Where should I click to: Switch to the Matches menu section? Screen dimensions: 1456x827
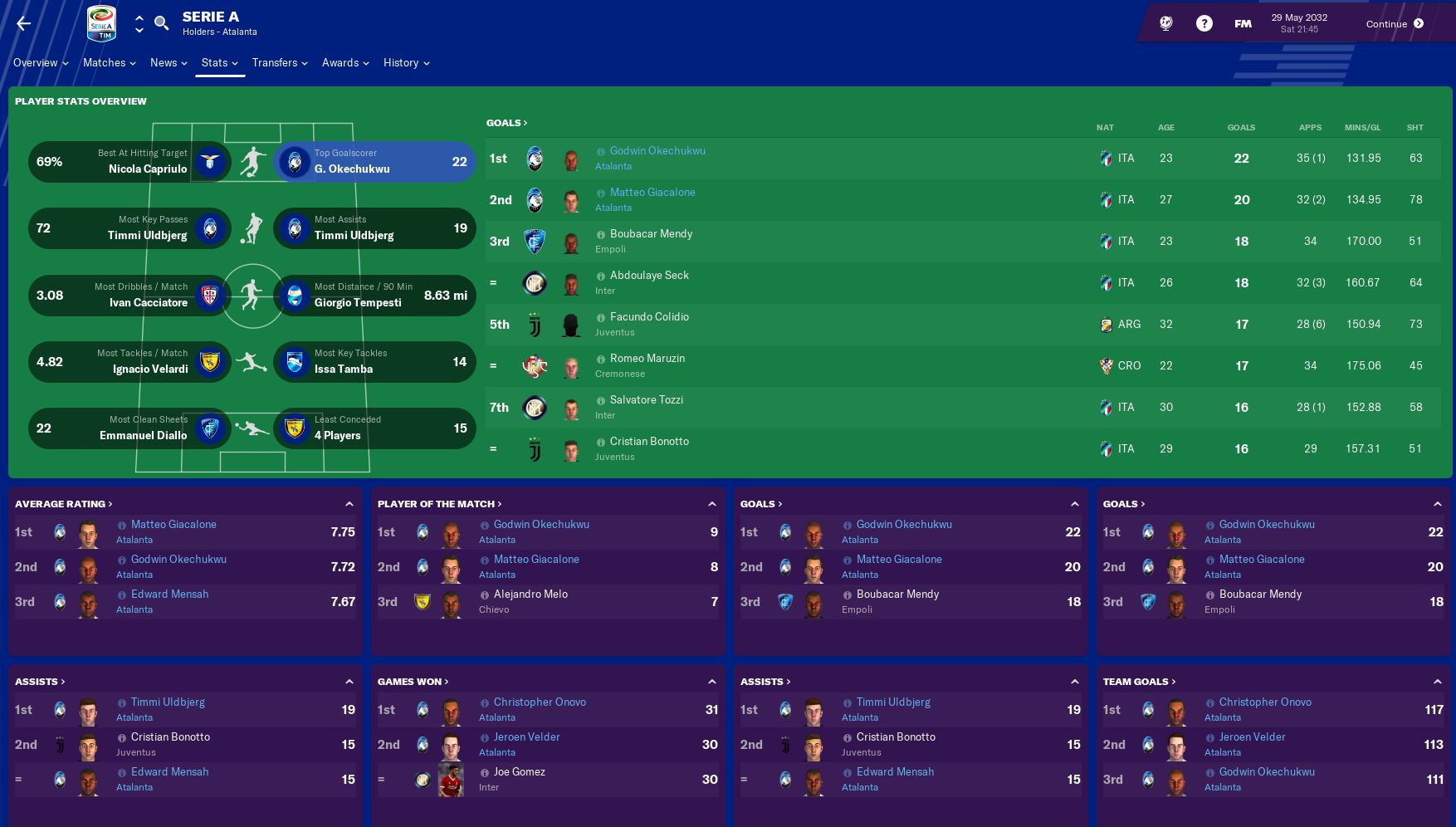[106, 62]
